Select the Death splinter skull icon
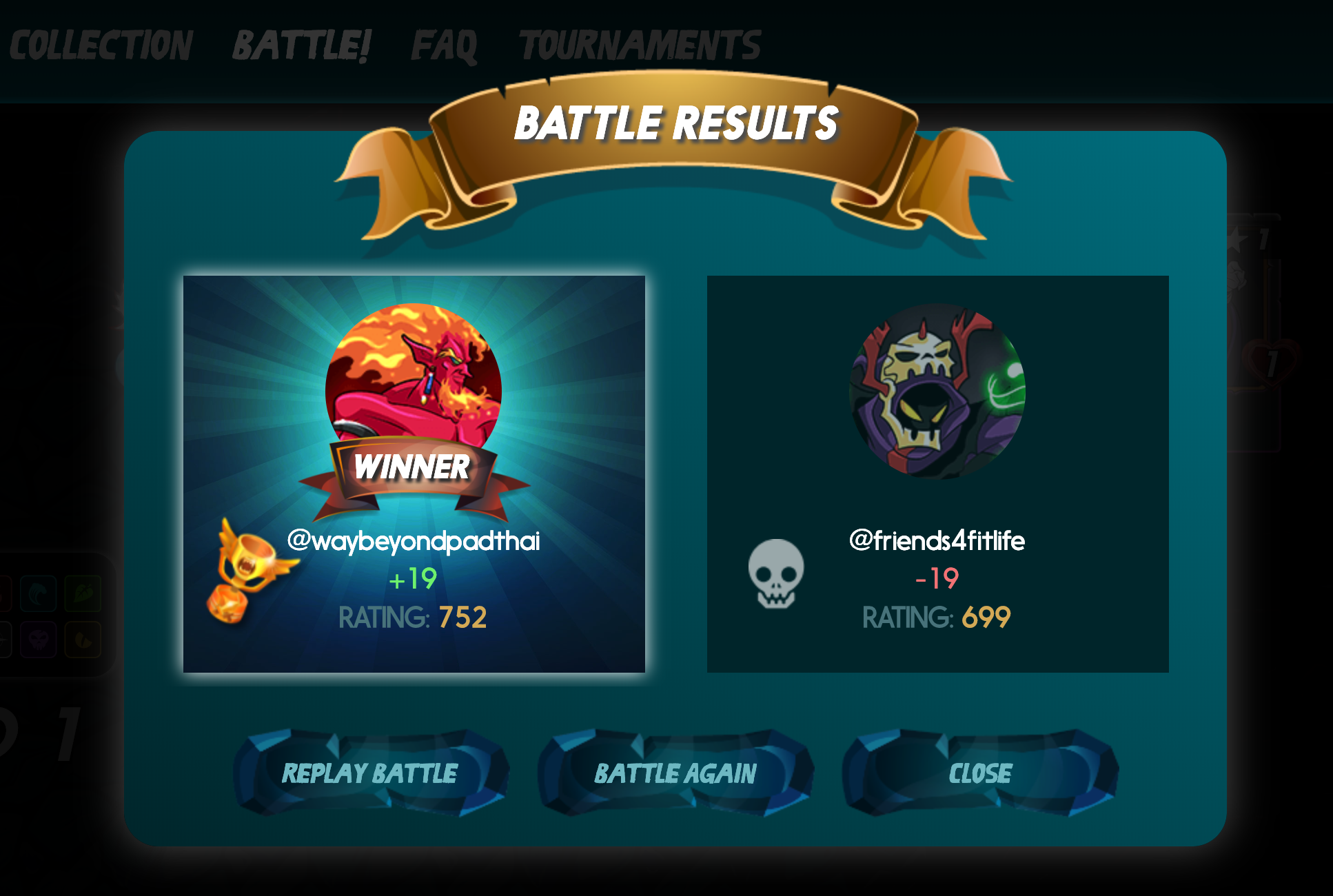This screenshot has width=1333, height=896. [x=38, y=640]
